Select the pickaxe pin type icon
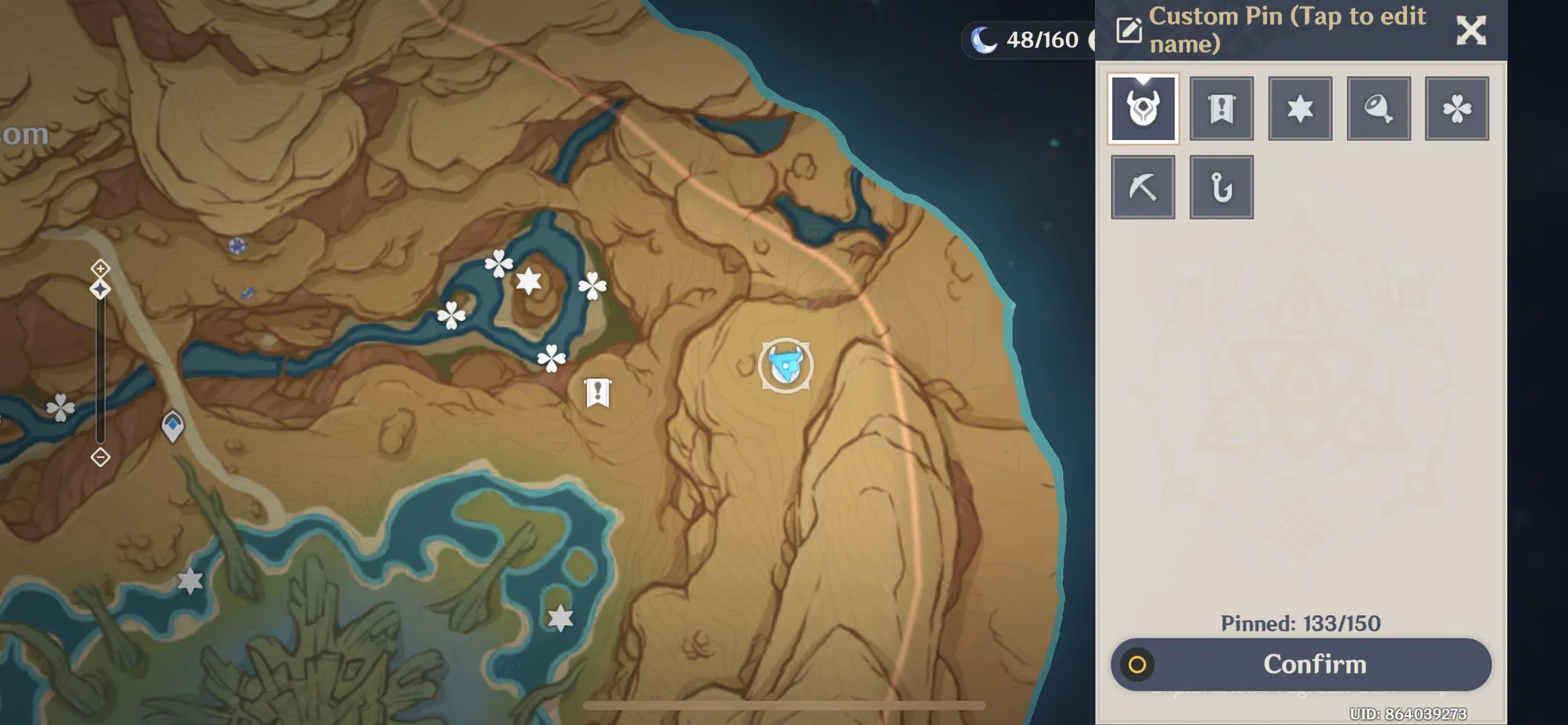Screen dimensions: 1568x725 click(1143, 186)
